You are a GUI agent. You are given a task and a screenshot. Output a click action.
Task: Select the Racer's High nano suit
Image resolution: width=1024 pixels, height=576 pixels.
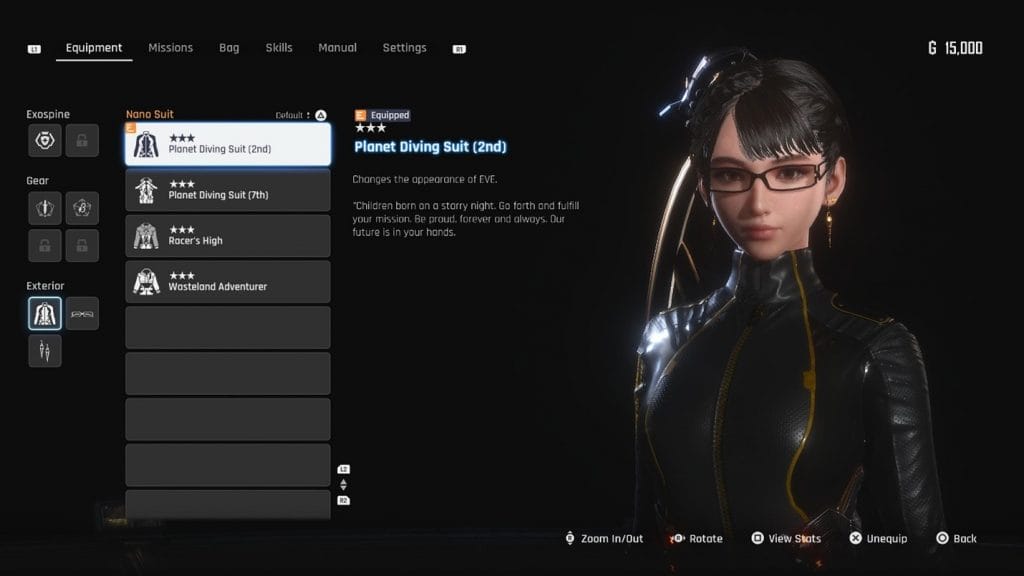pos(228,236)
